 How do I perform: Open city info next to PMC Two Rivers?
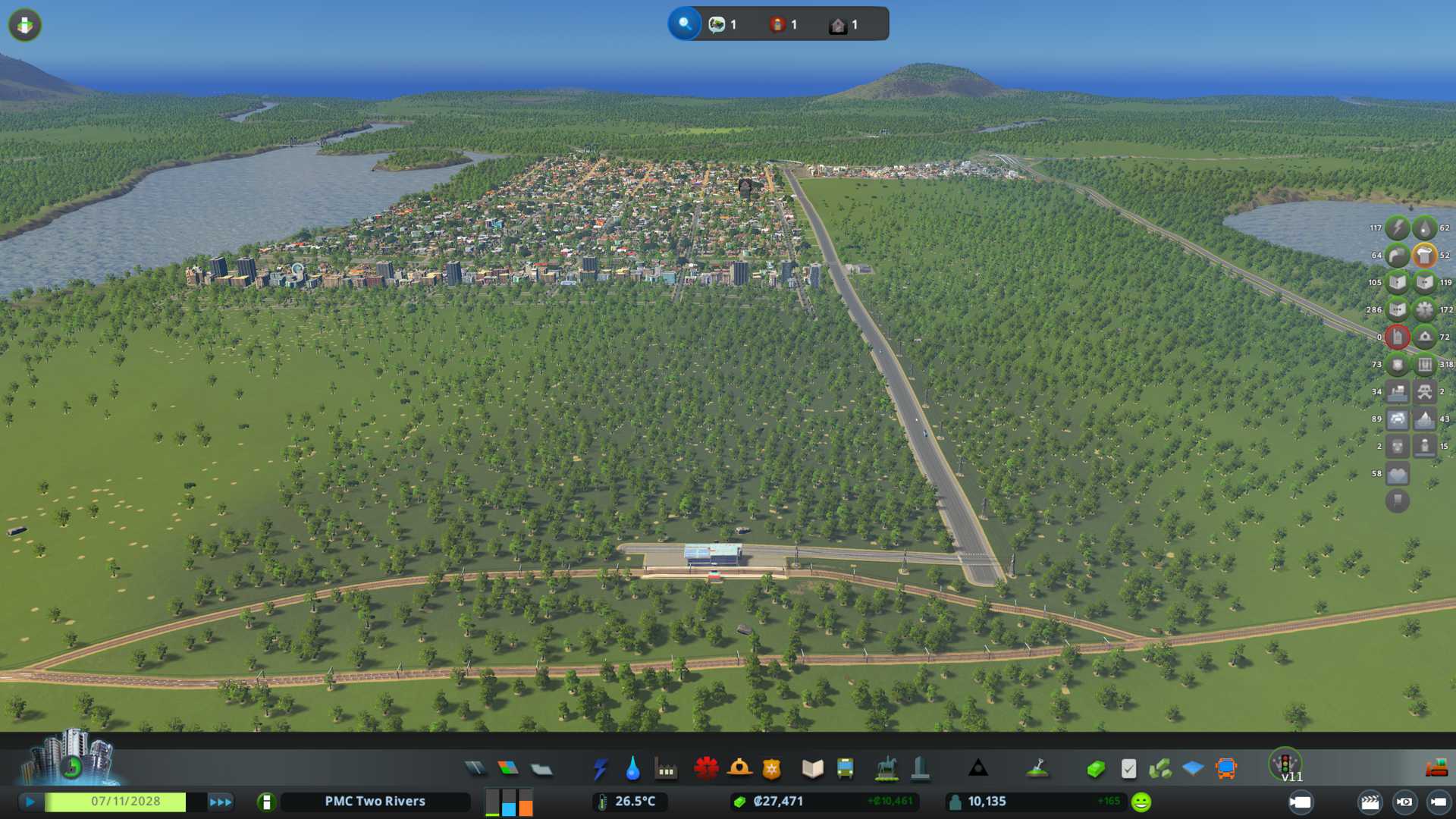coord(266,802)
